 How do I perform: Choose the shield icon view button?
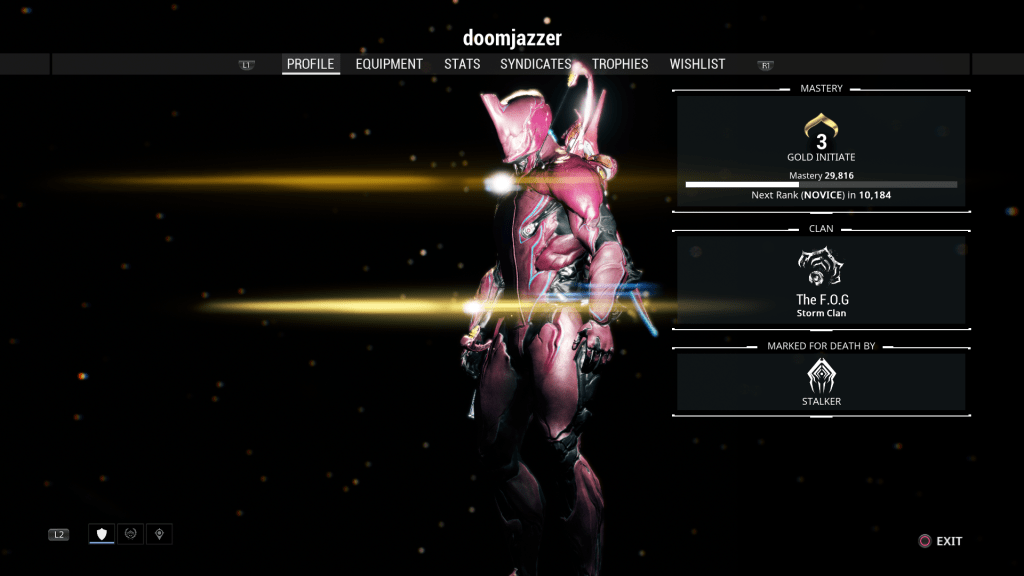click(101, 534)
